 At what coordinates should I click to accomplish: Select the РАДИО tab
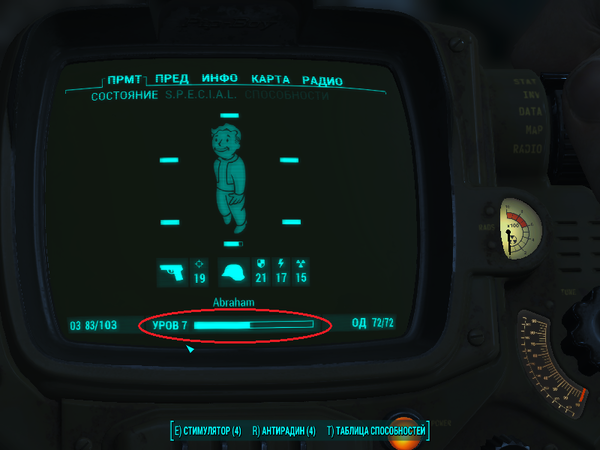coord(322,80)
